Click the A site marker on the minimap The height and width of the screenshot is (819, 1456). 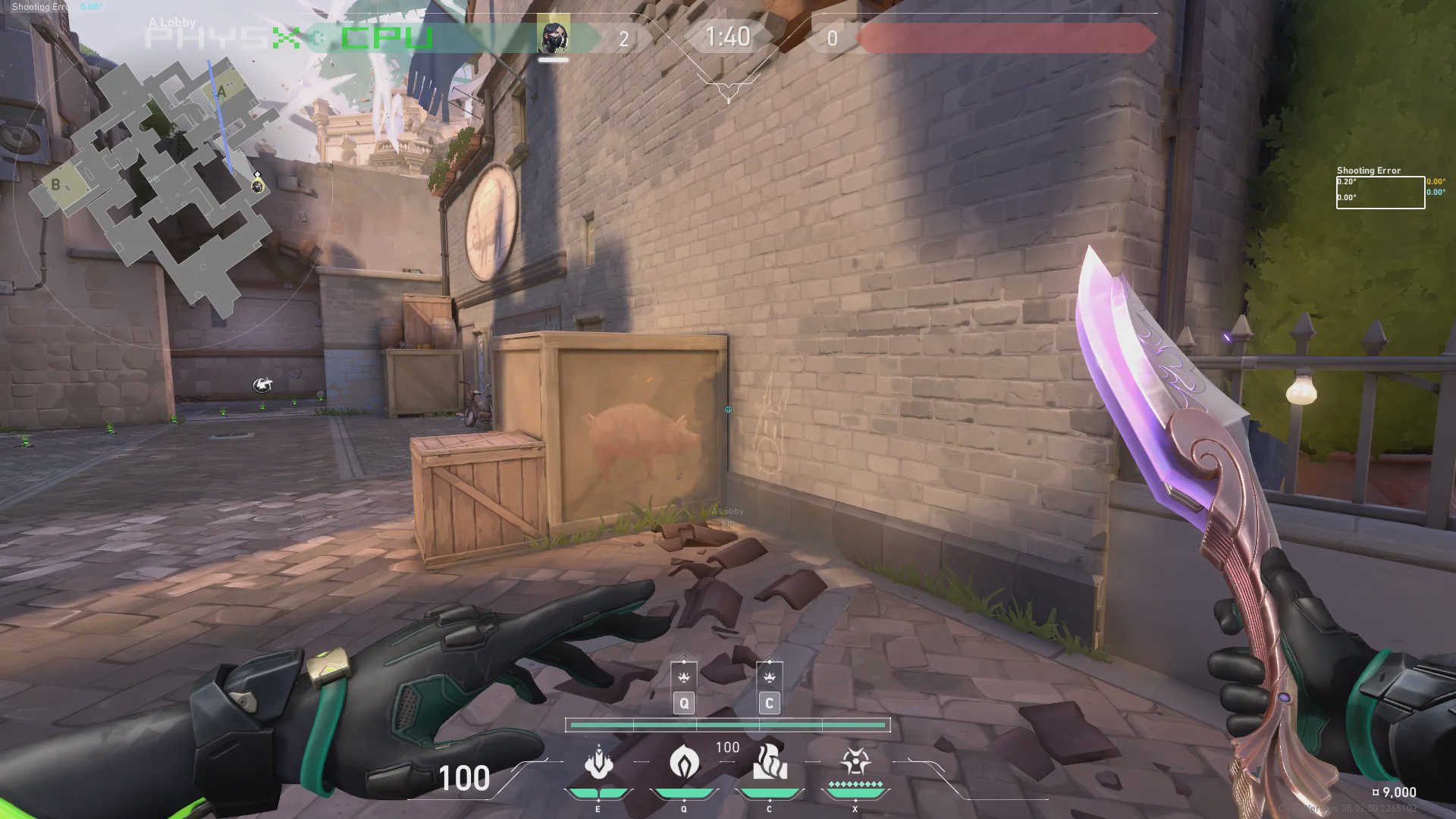pyautogui.click(x=221, y=93)
